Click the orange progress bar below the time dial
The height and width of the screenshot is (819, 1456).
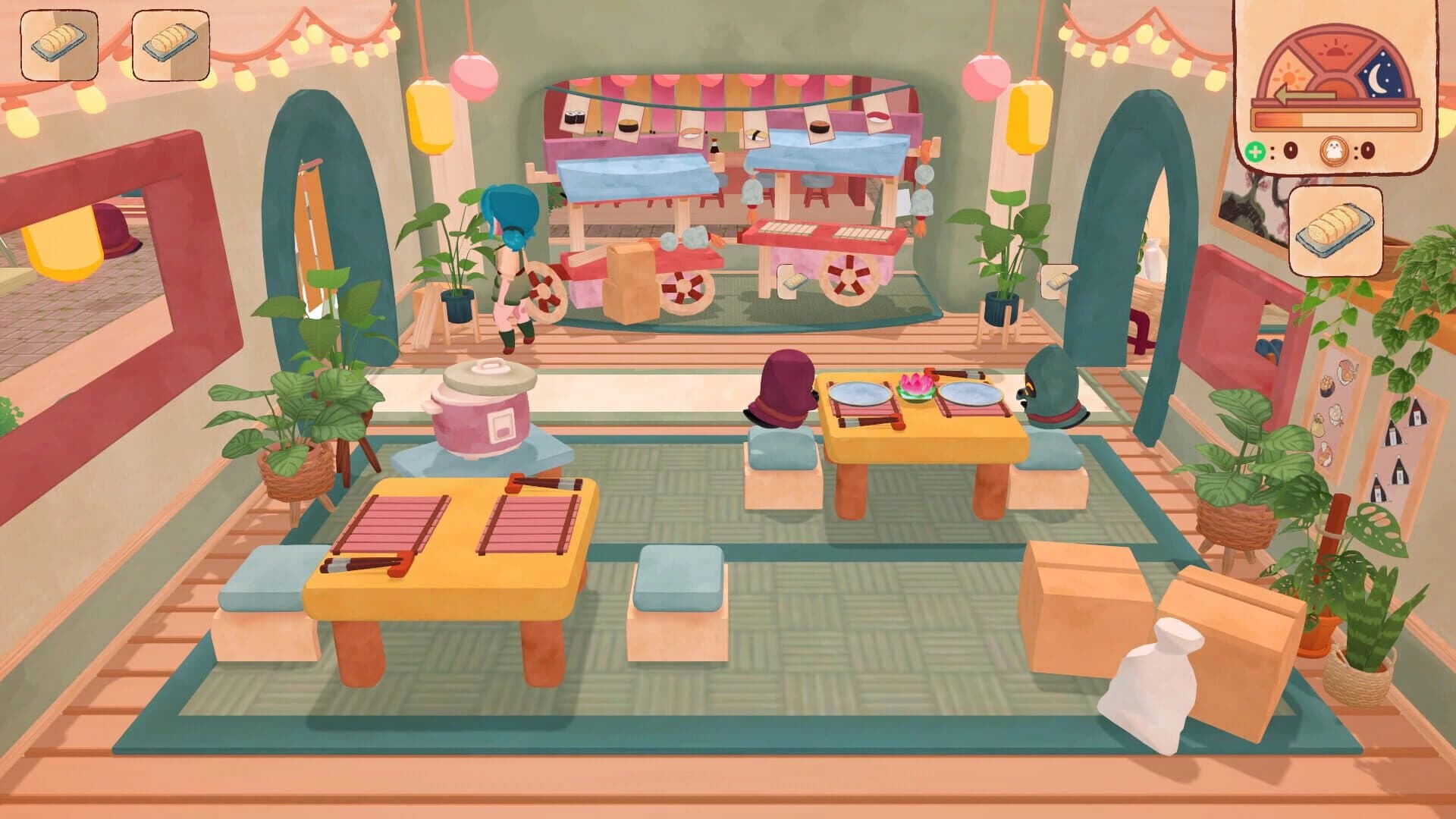click(x=1336, y=120)
